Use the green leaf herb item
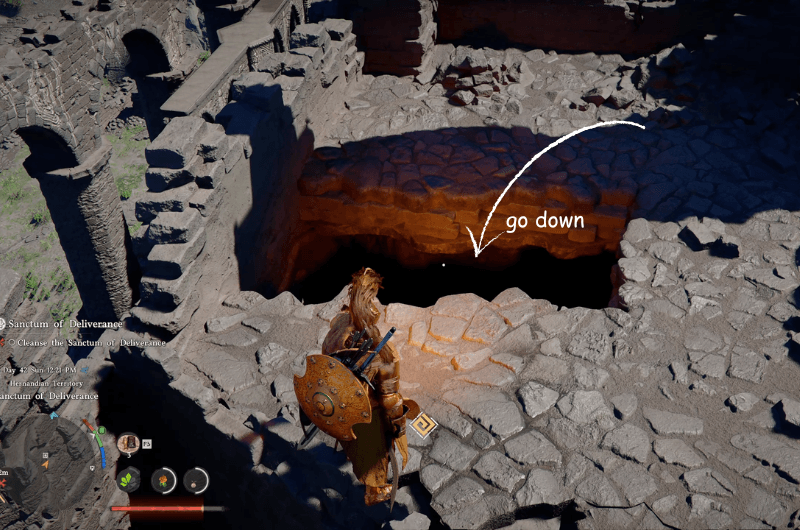Screen dimensions: 800x530 [129, 479]
